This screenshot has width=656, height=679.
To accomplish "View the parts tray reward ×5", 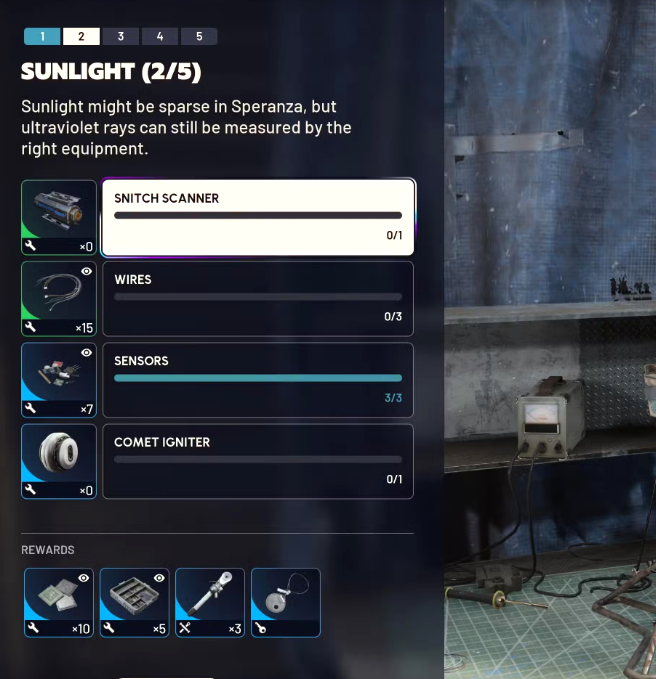I will coord(134,603).
